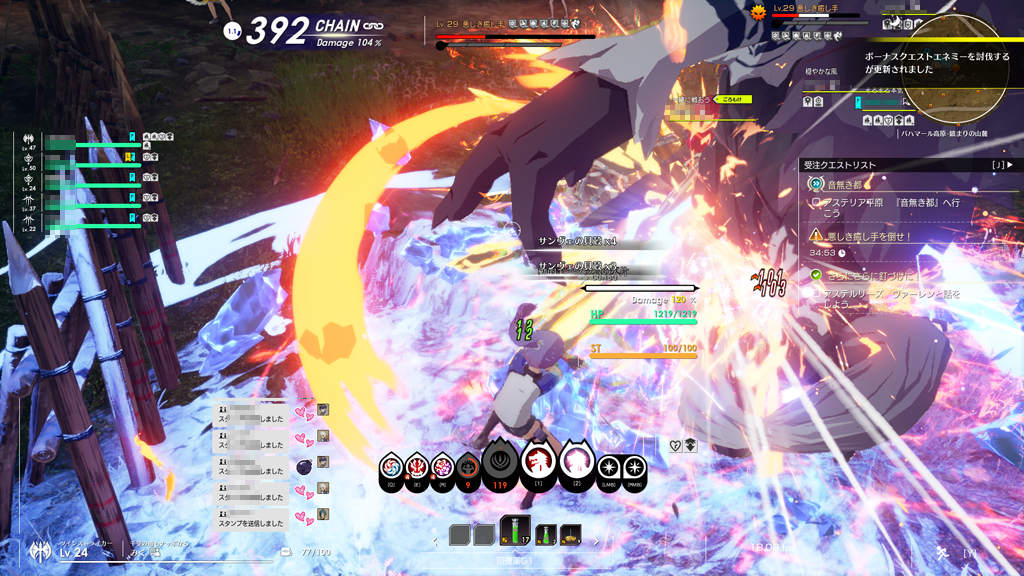The height and width of the screenshot is (576, 1024).
Task: Trigger the blue-red swirl skill icon
Action: point(392,467)
